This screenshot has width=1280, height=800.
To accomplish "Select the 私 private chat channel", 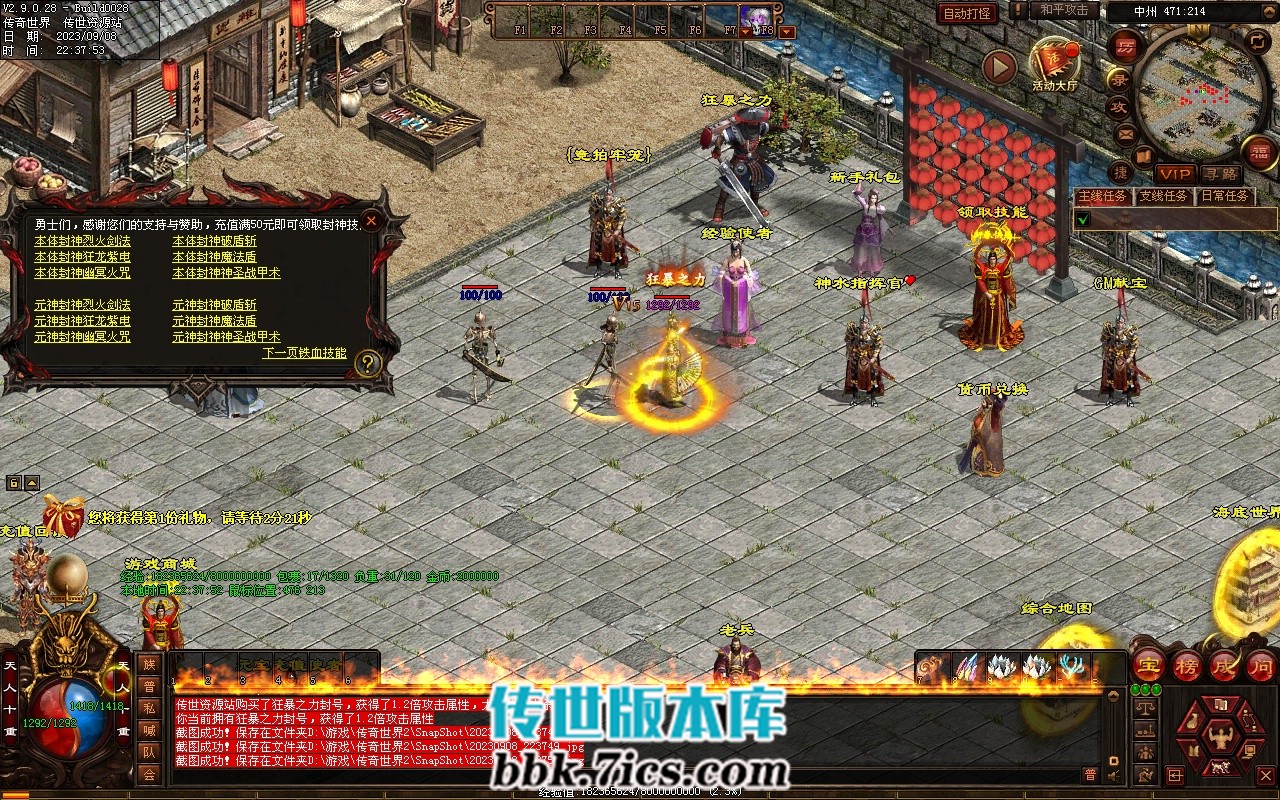I will (148, 708).
